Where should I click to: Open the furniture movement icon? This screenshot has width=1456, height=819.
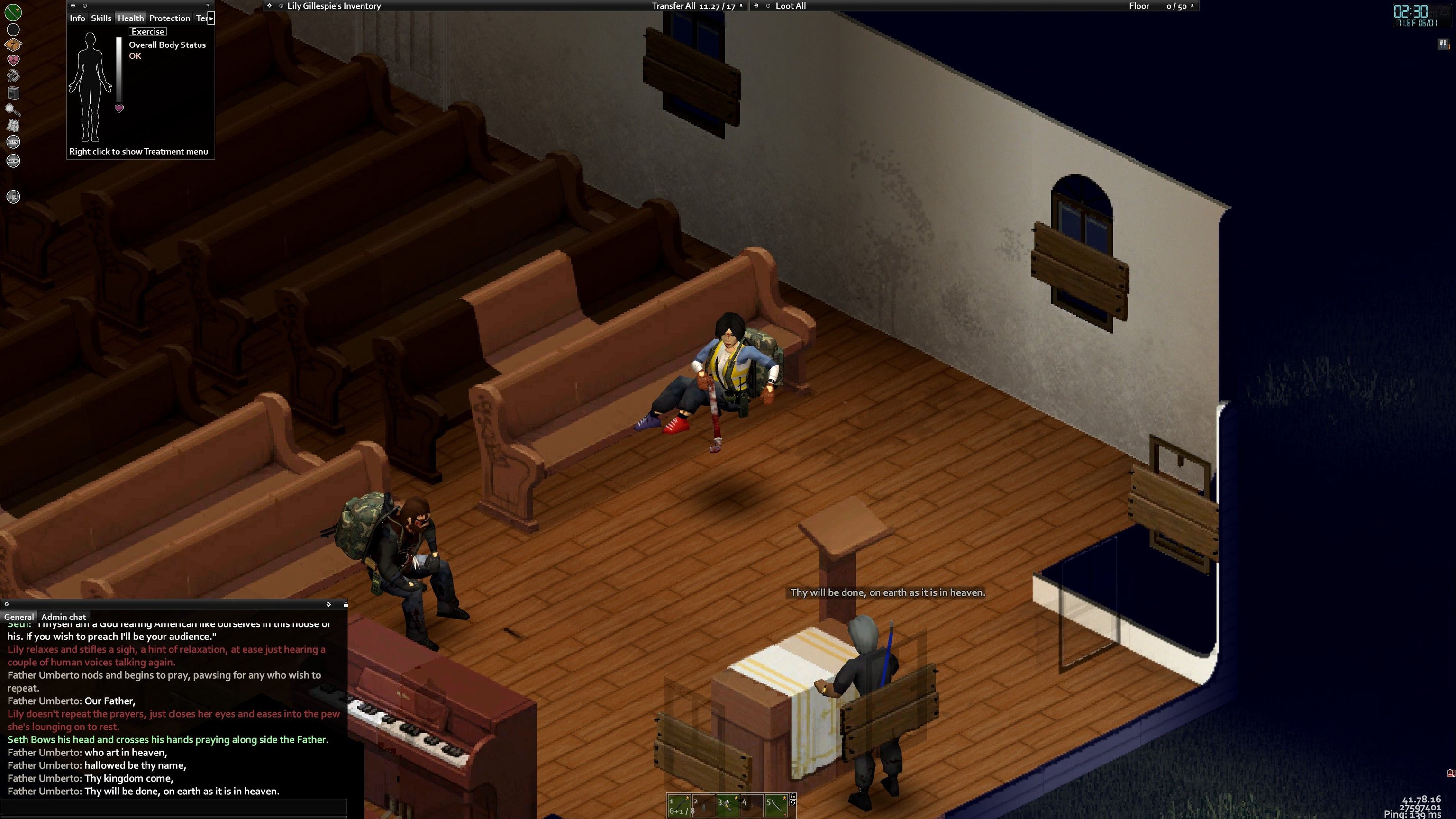click(13, 93)
